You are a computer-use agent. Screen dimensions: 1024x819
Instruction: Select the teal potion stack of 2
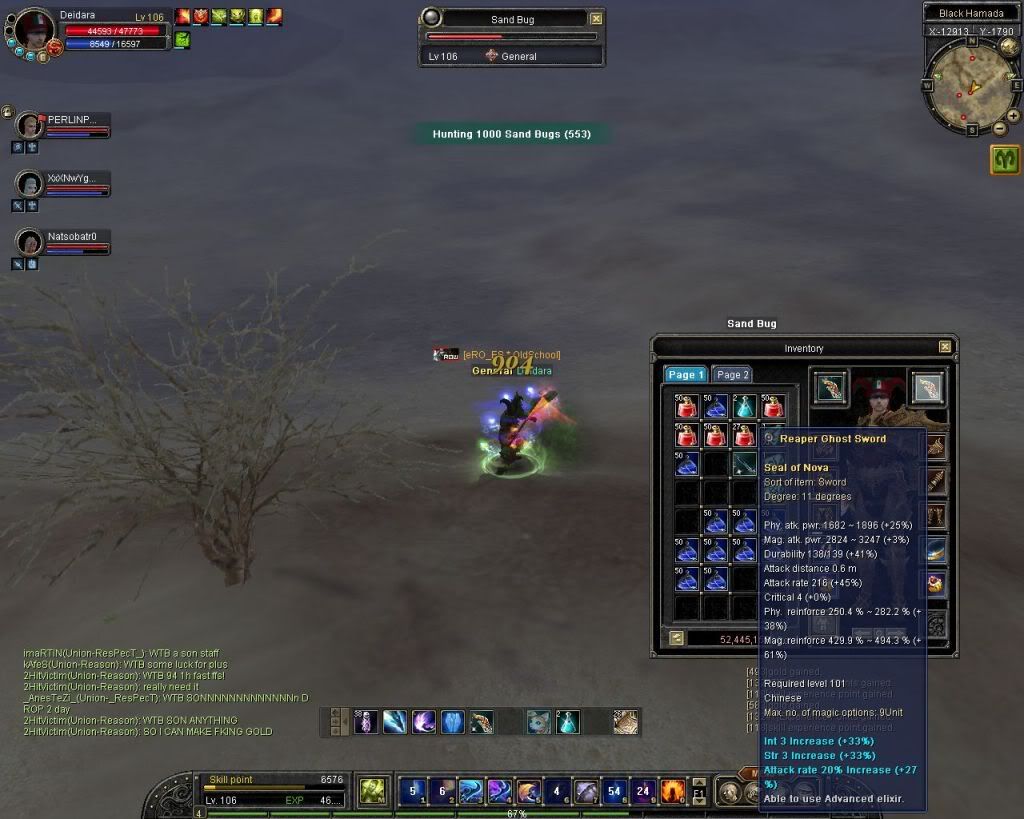pos(743,407)
